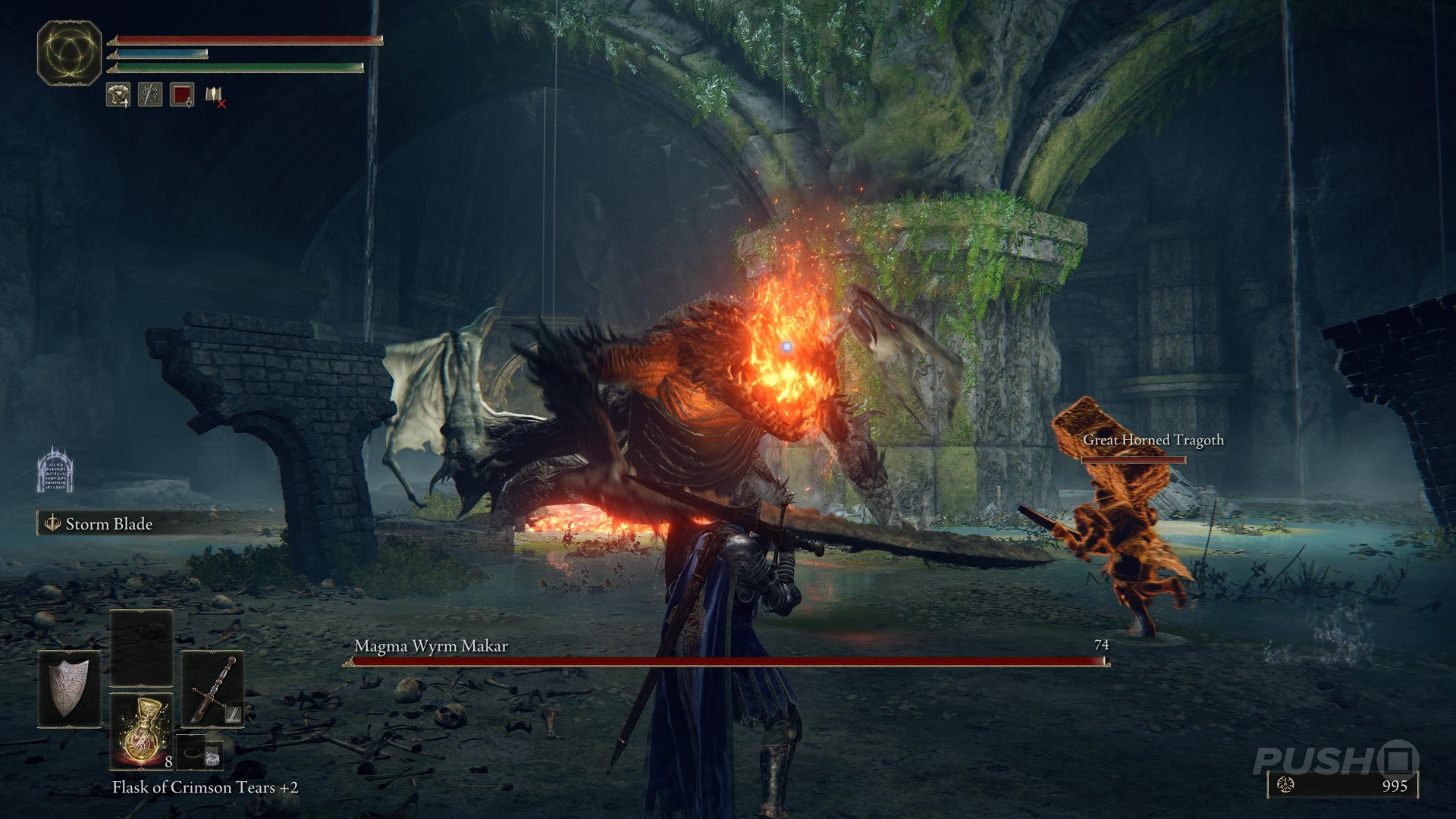Select the small pouch item slot
Viewport: 1456px width, 819px height.
(x=201, y=752)
